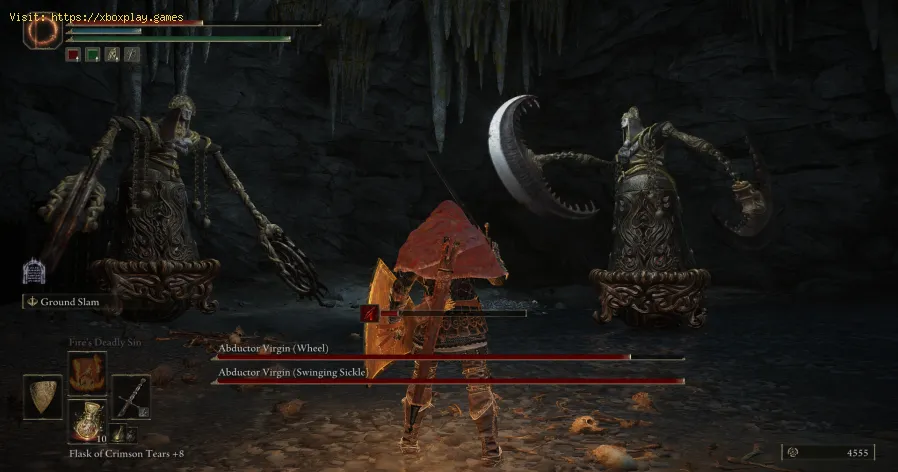Click the Ground Slam skill label
The height and width of the screenshot is (472, 898).
(x=66, y=300)
